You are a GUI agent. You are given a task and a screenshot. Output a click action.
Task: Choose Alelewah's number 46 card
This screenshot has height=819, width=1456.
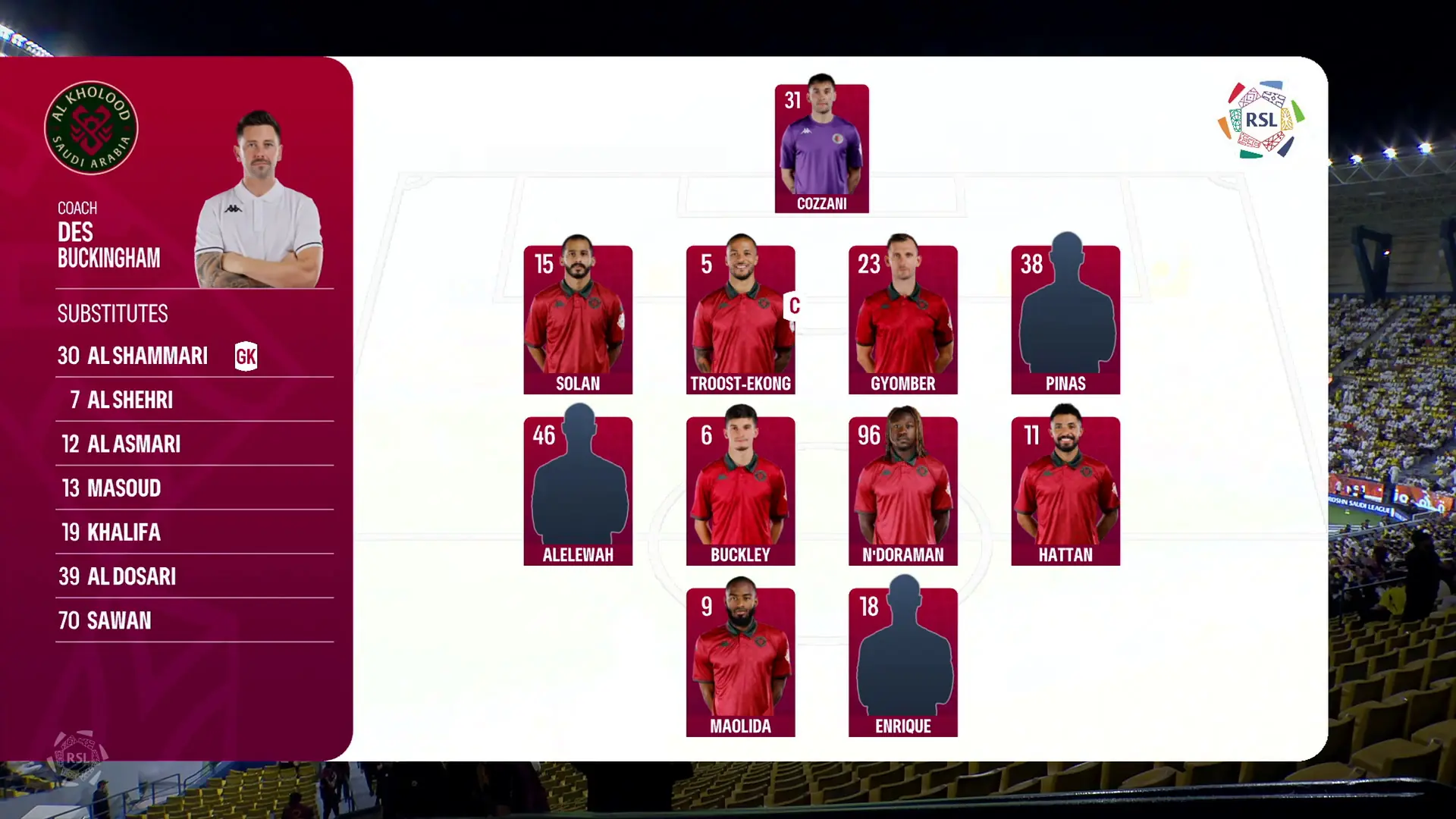[x=578, y=491]
